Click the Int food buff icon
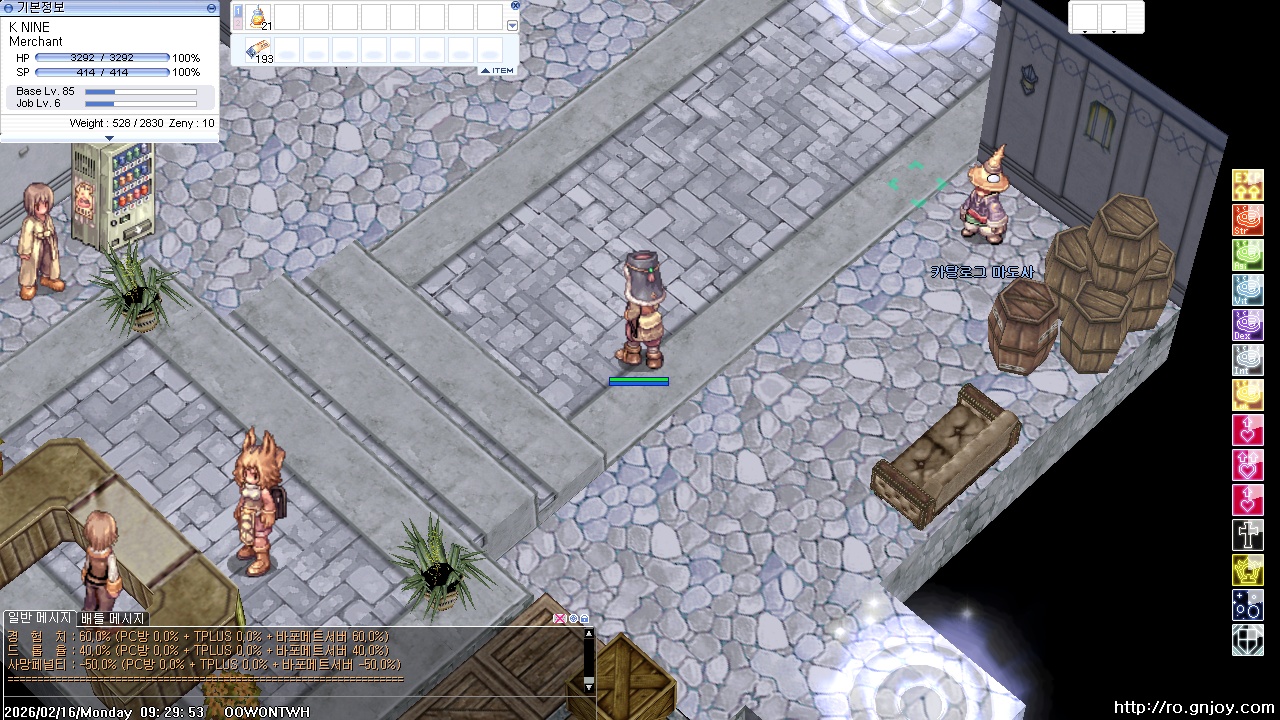 coord(1247,360)
